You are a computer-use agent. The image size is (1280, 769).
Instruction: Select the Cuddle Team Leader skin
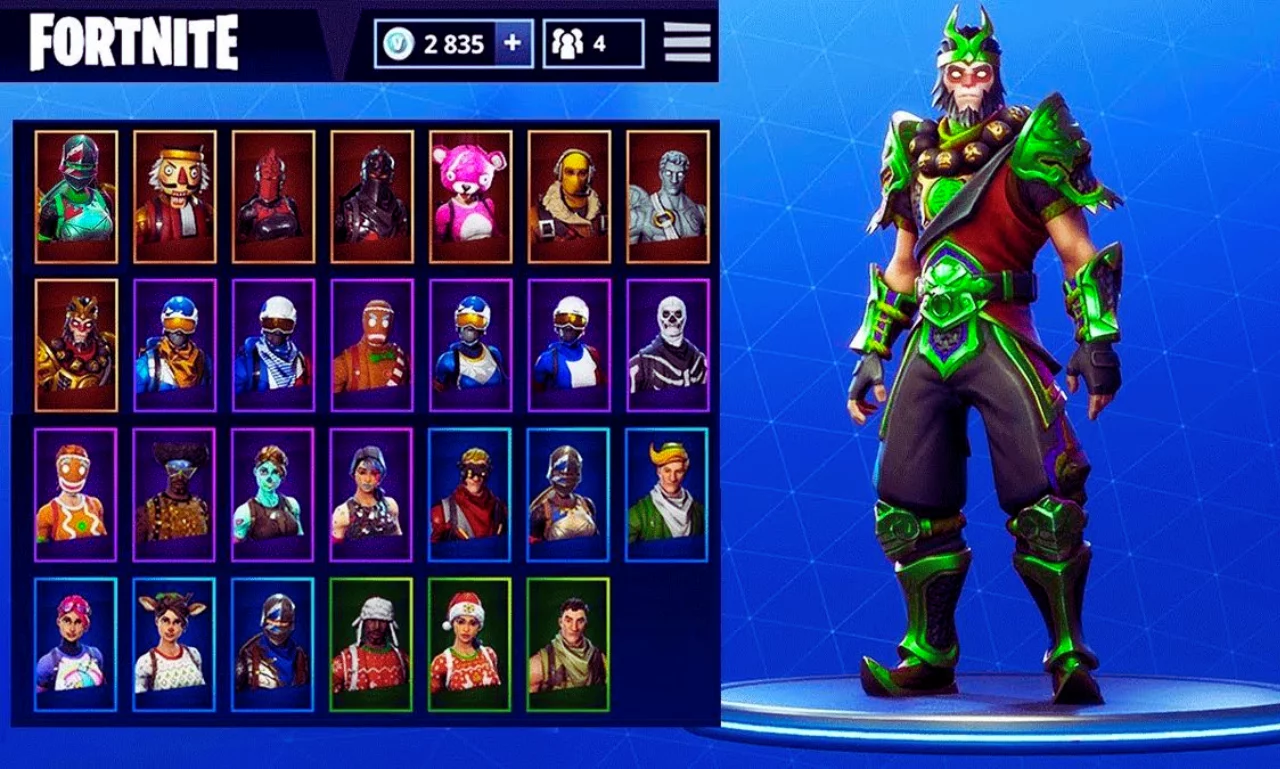[470, 193]
